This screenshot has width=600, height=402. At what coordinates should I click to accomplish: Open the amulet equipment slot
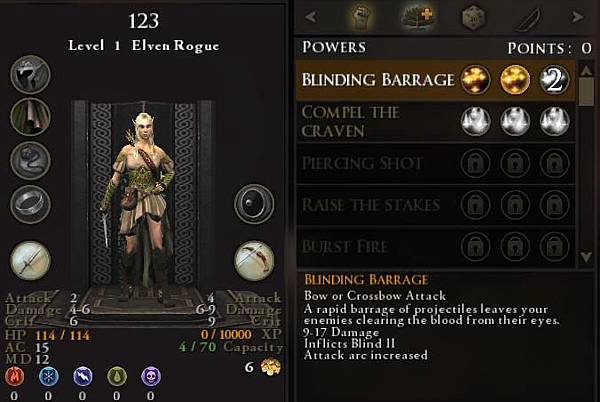click(x=30, y=160)
